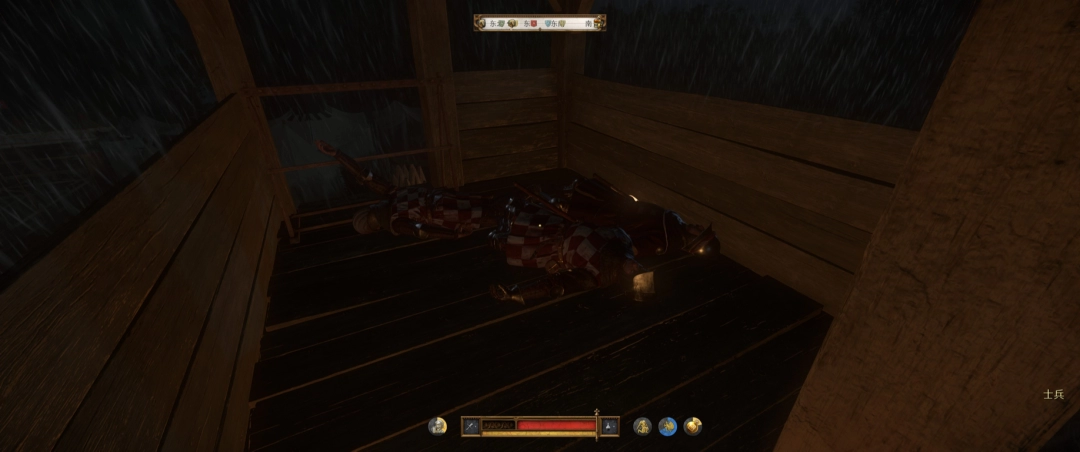This screenshot has width=1080, height=452.
Task: Click the grey figure status icon
Action: tap(643, 426)
